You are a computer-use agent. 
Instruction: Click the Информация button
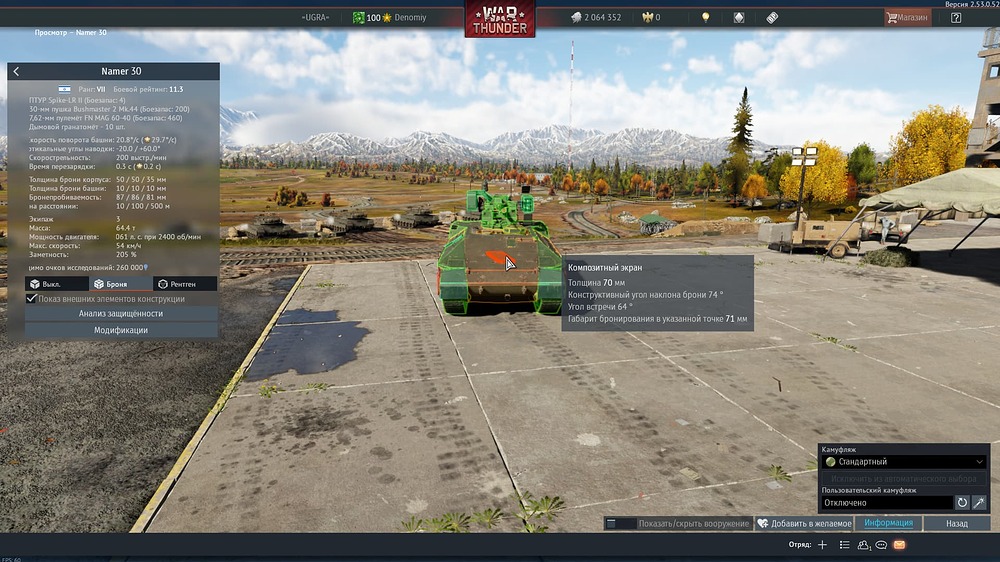889,523
